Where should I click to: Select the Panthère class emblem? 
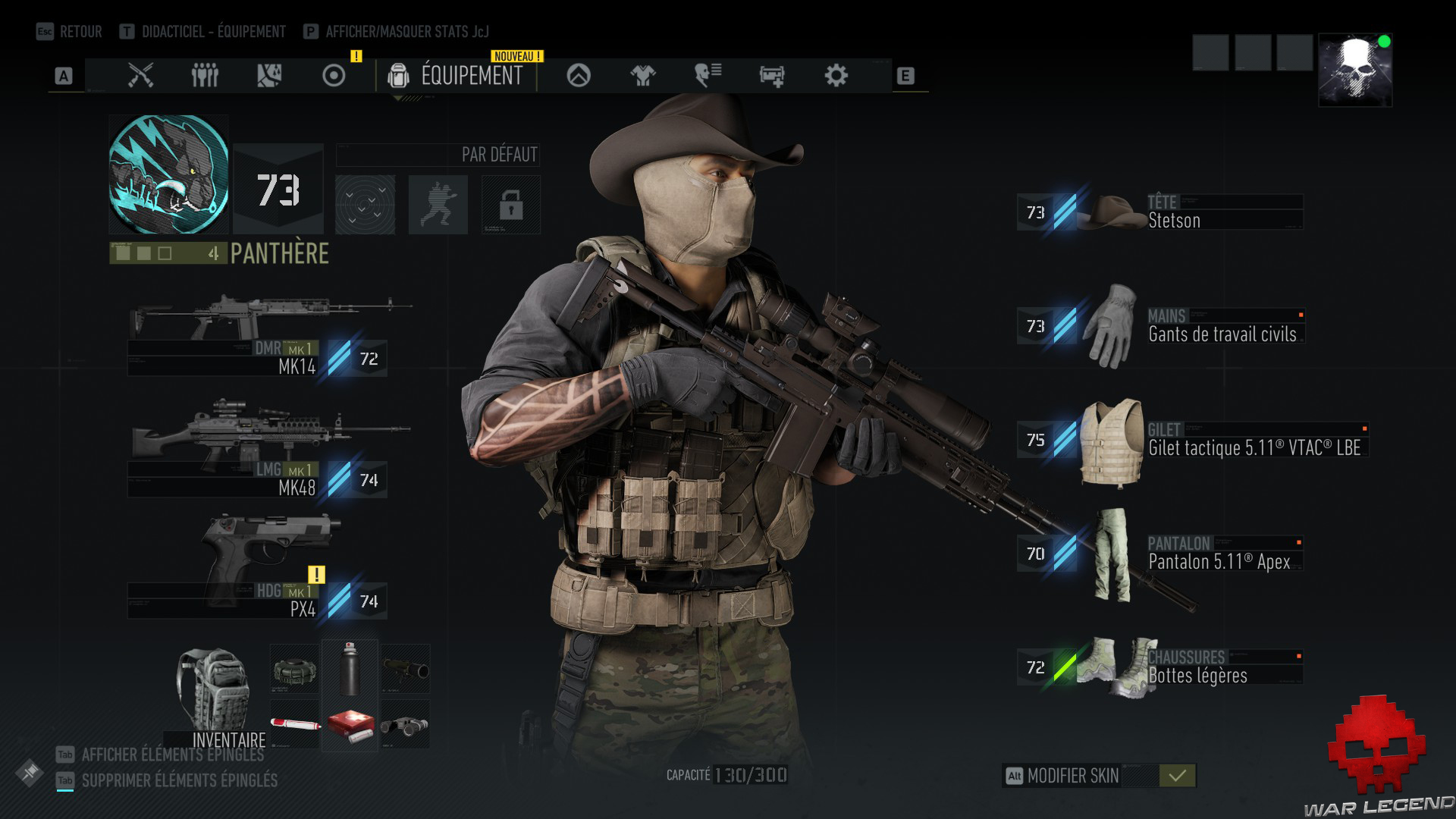(168, 174)
